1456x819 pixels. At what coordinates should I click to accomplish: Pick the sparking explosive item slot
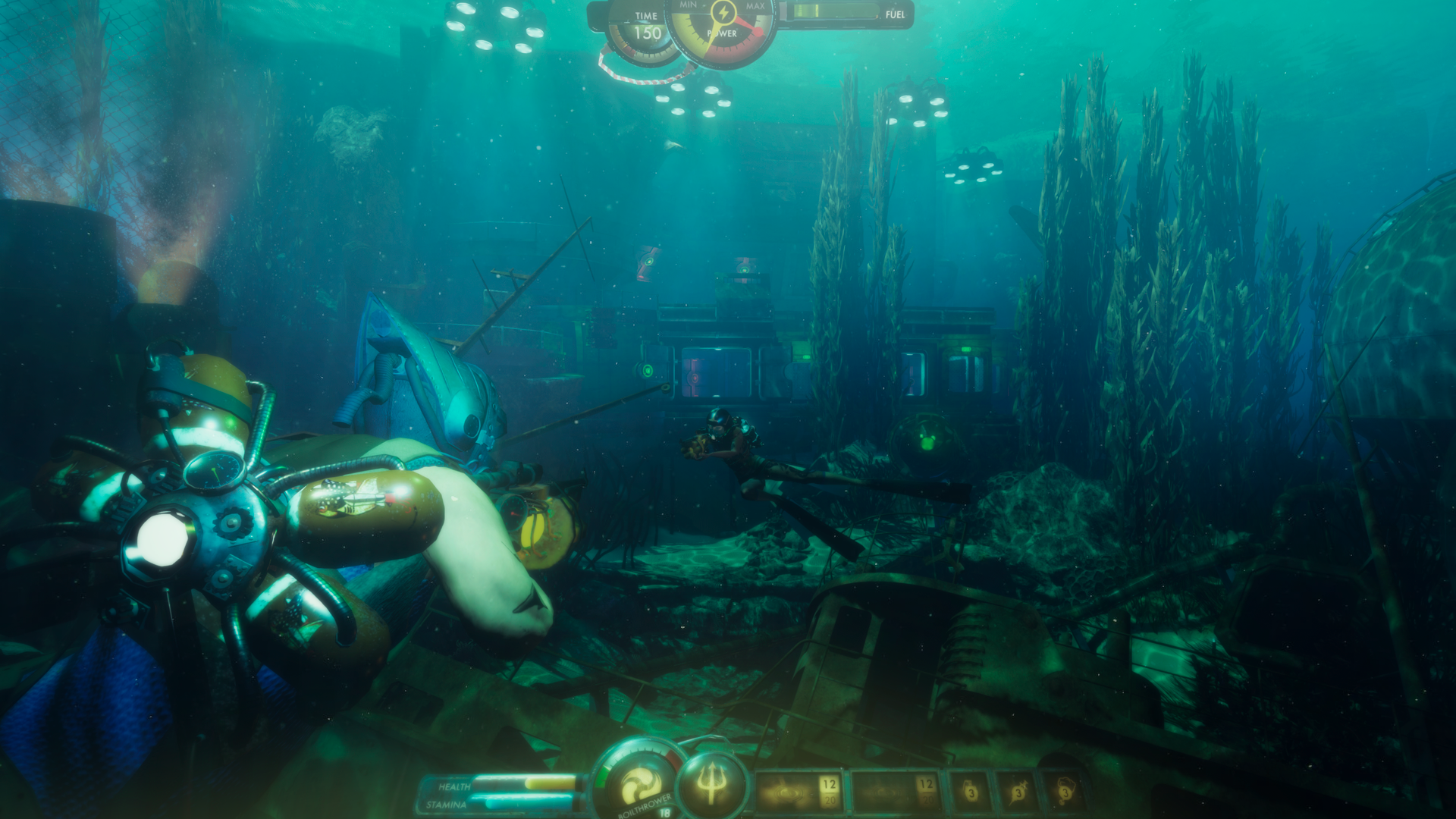1016,792
